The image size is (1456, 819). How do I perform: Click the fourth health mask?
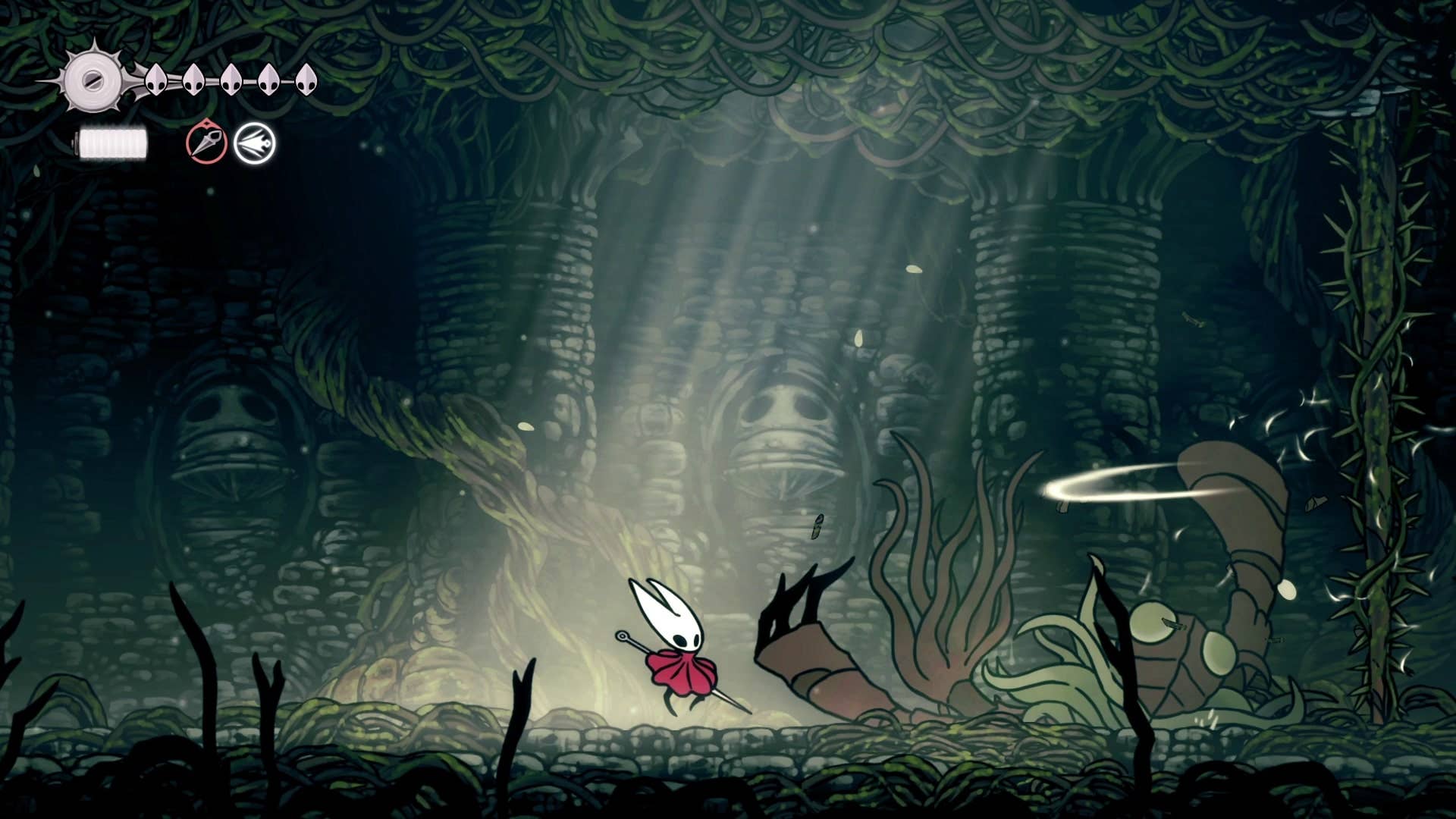[x=267, y=80]
